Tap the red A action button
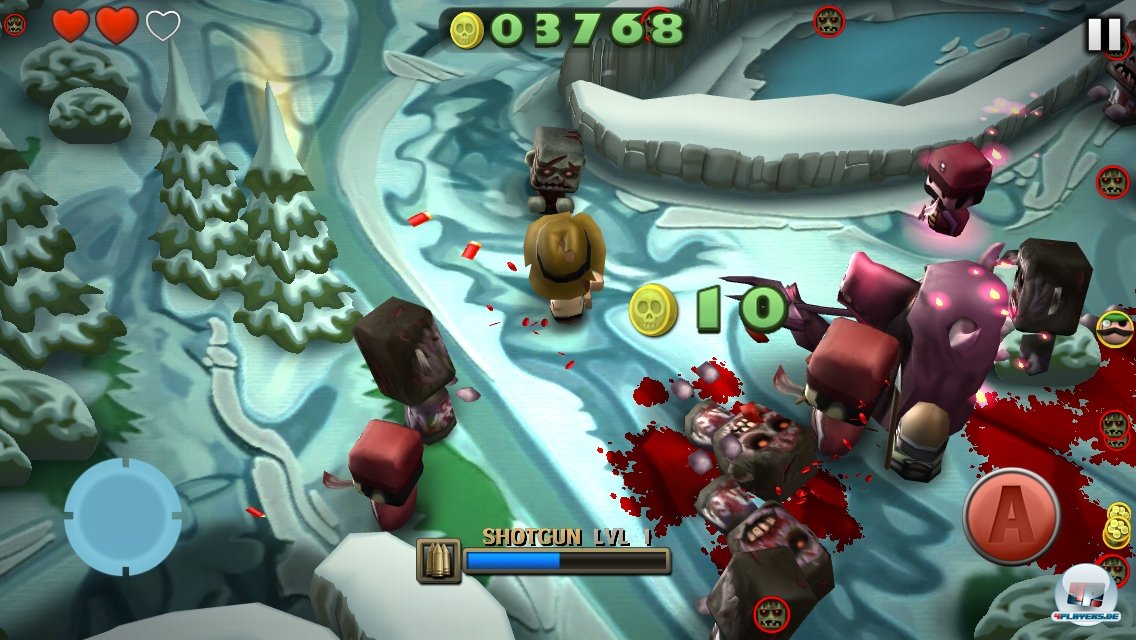This screenshot has width=1136, height=640. (1011, 517)
